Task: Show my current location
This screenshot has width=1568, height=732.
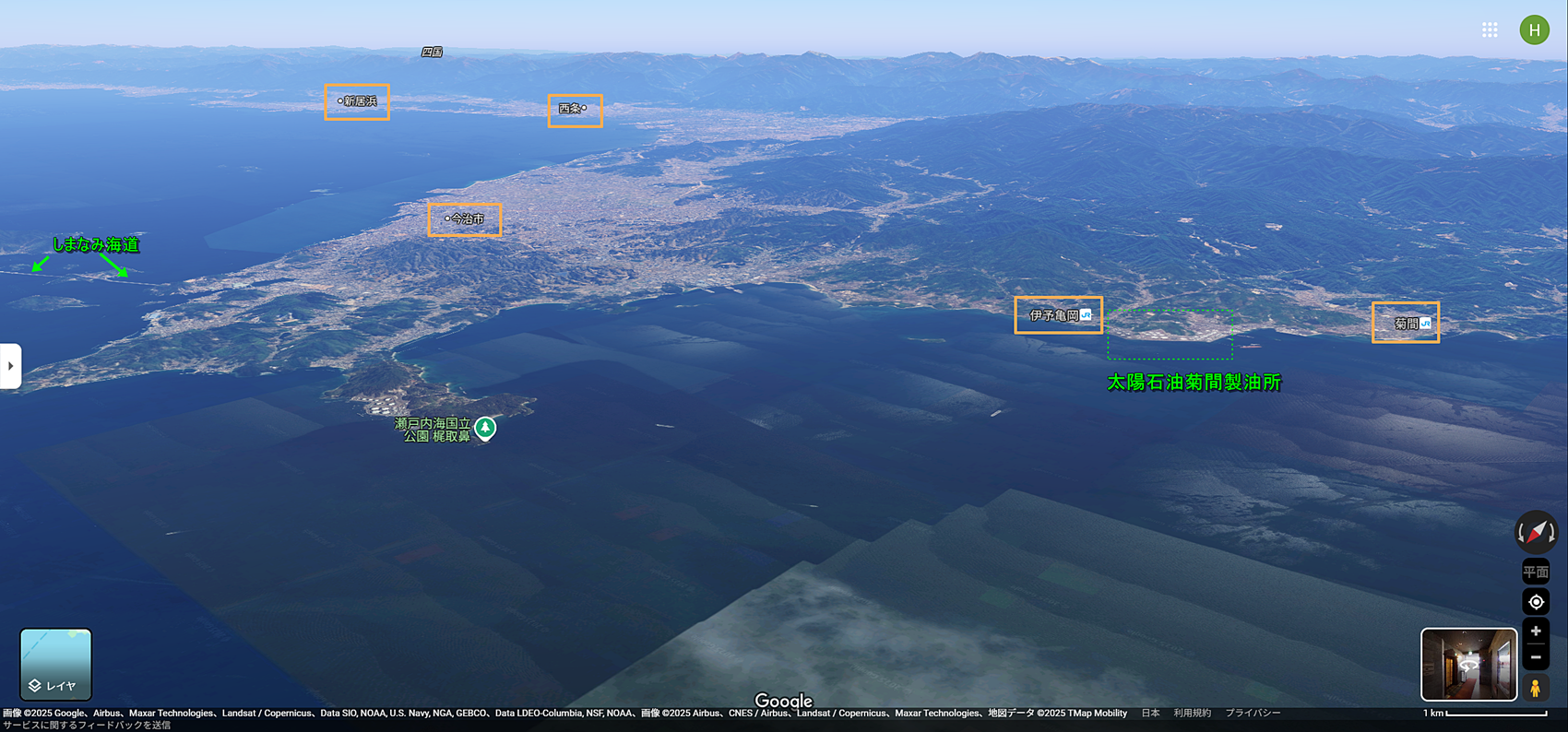Action: (x=1536, y=602)
